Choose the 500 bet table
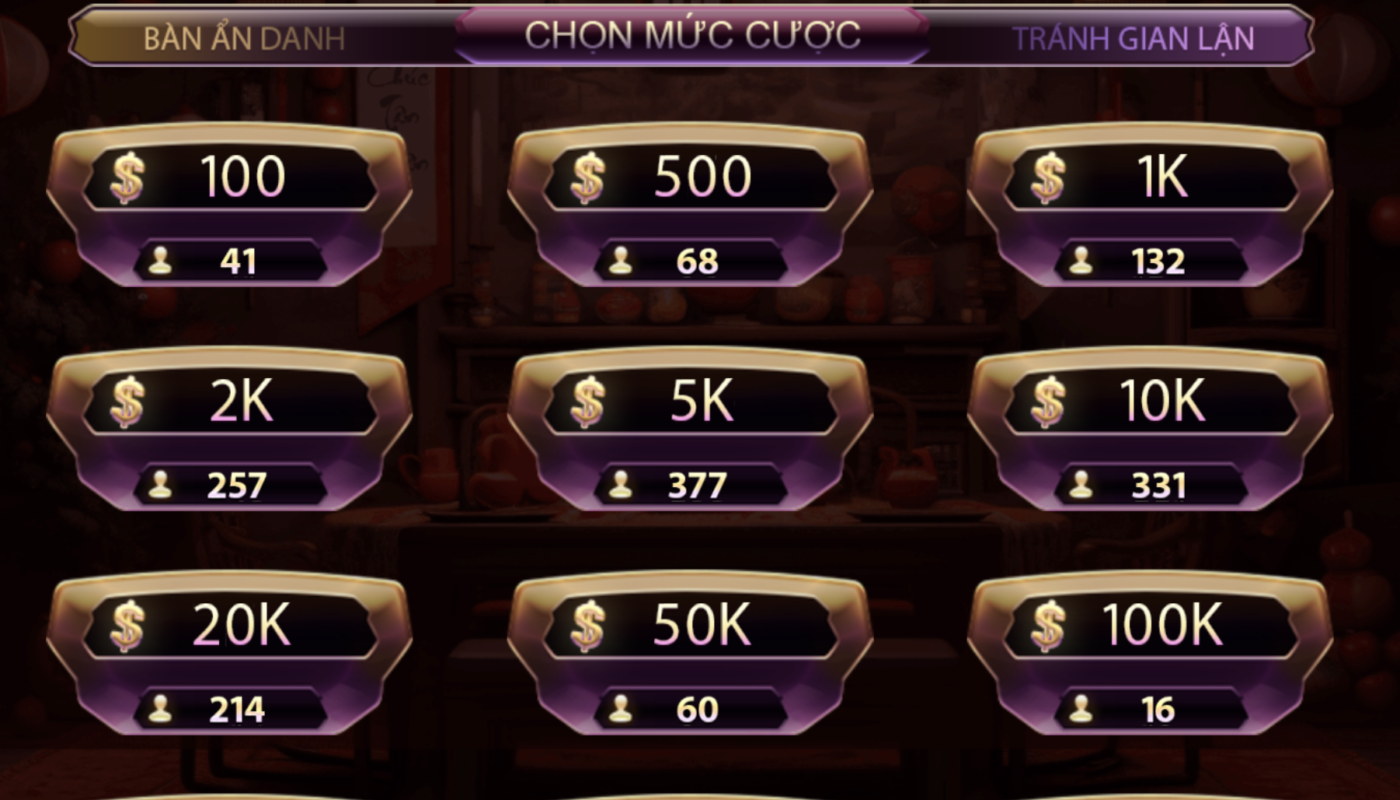 point(690,205)
